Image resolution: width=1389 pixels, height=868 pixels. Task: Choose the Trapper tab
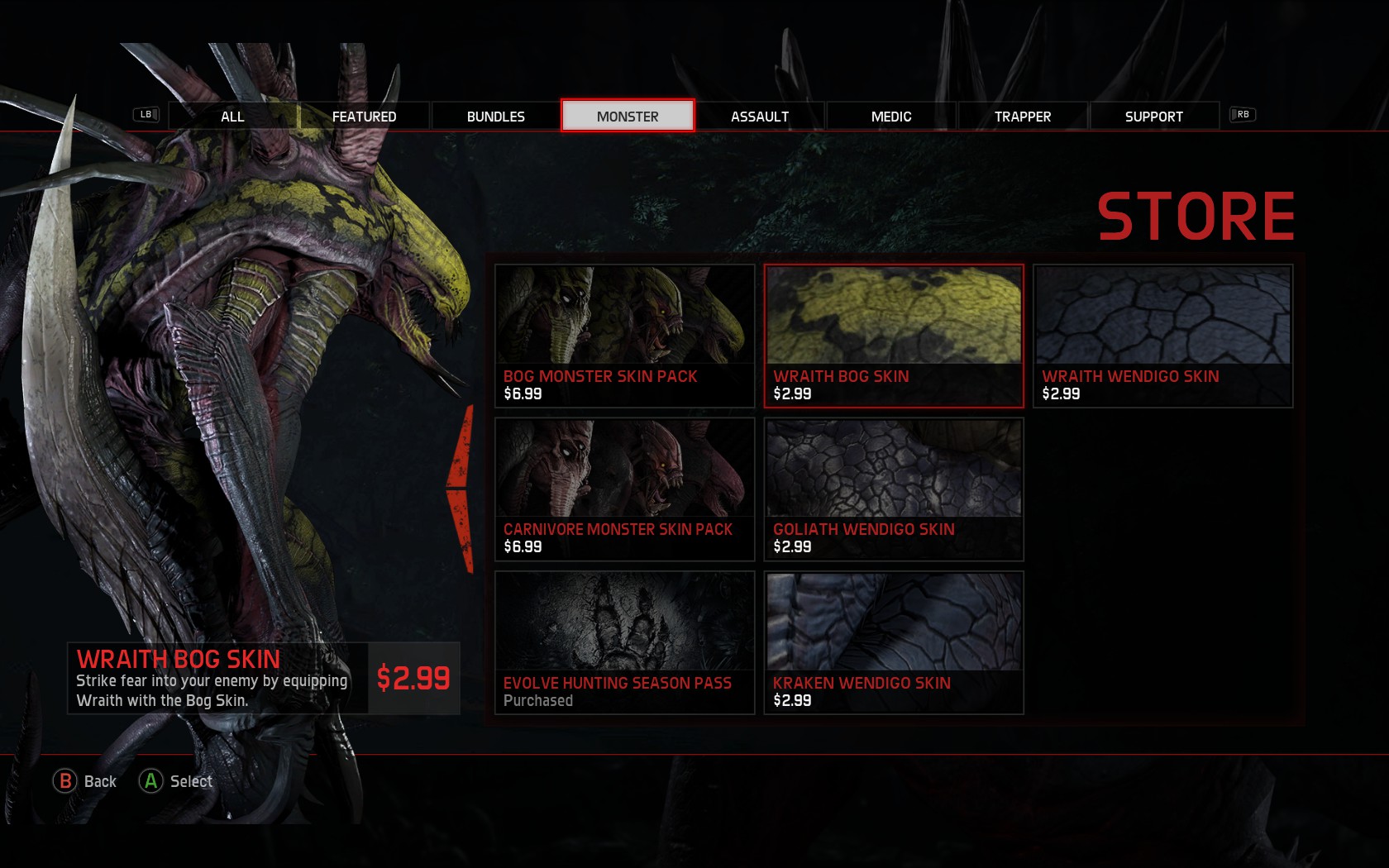[1022, 117]
